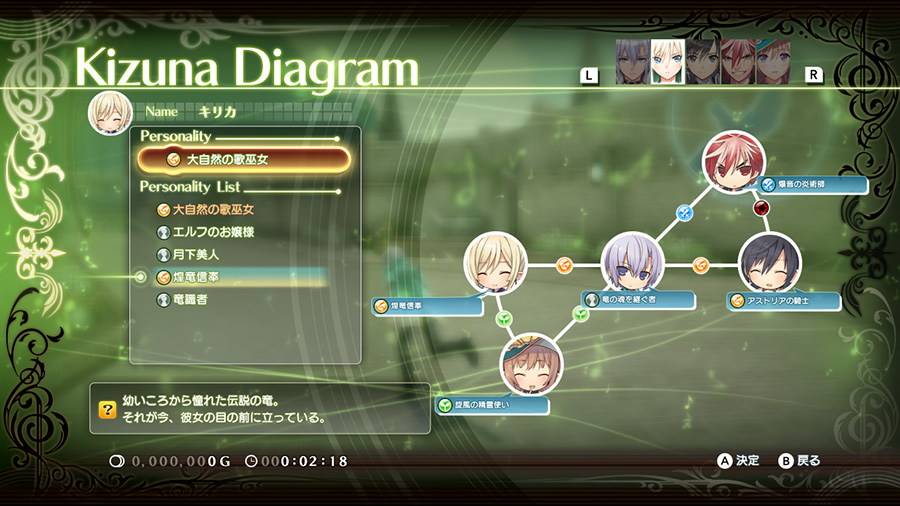Open the red-haired character portrait tab
900x506 pixels.
pyautogui.click(x=737, y=61)
